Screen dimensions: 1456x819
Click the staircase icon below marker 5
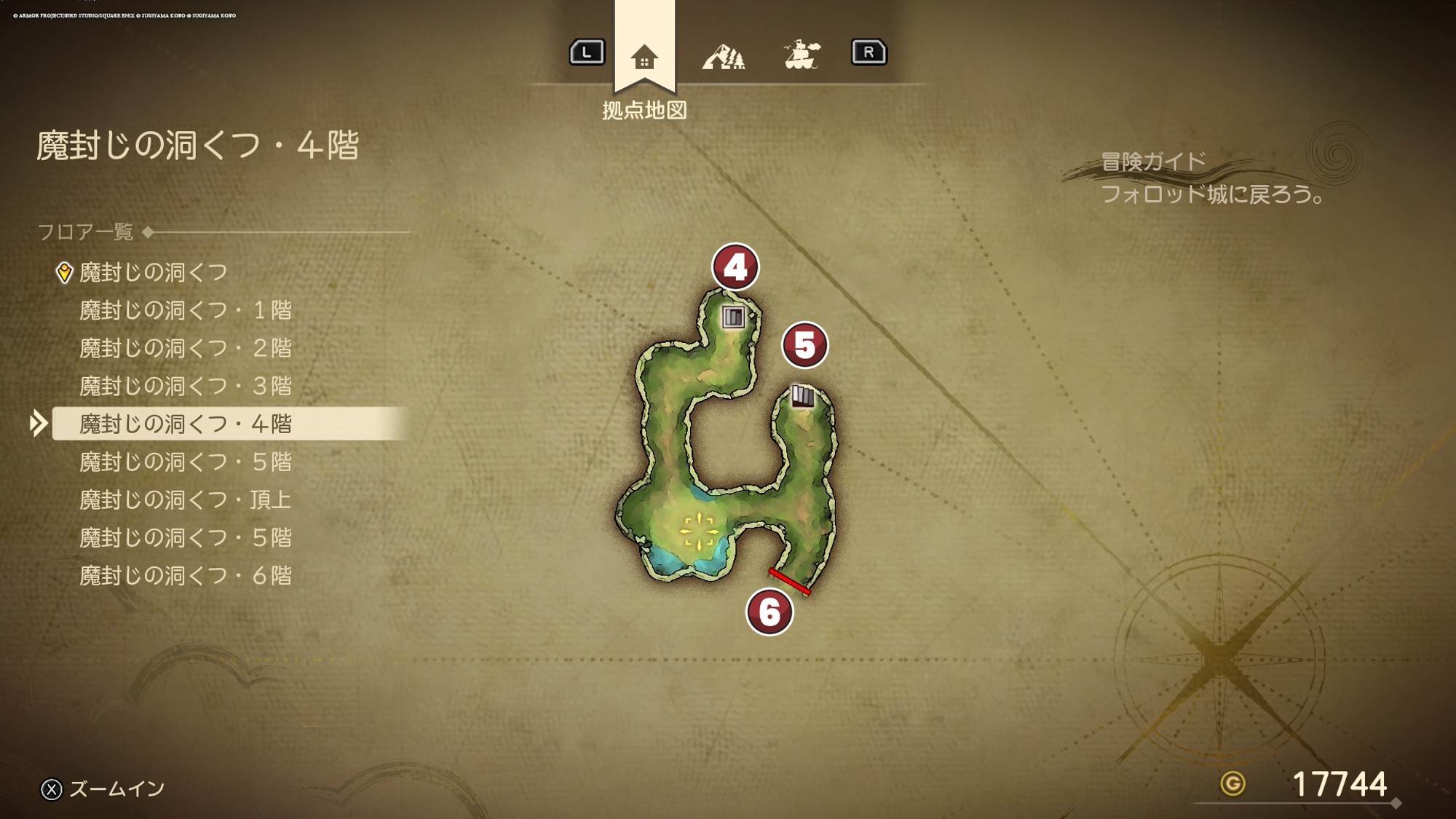[x=802, y=397]
